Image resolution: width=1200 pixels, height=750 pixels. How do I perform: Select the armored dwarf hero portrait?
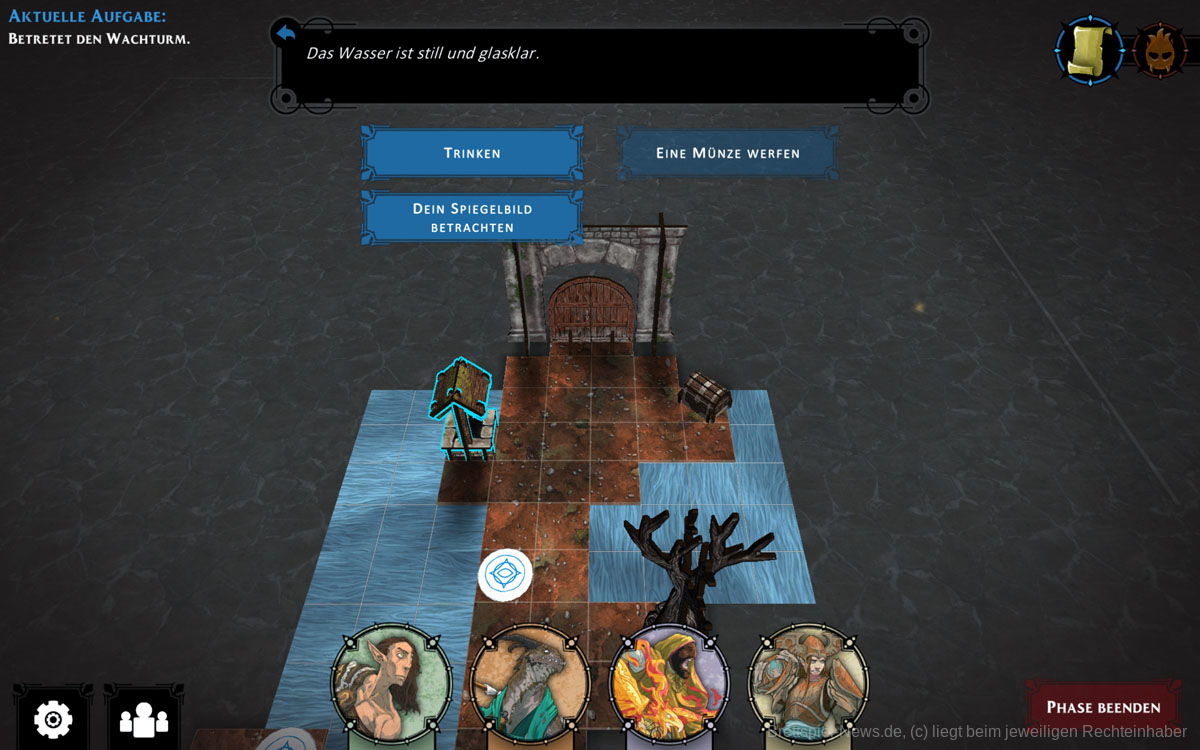click(808, 684)
